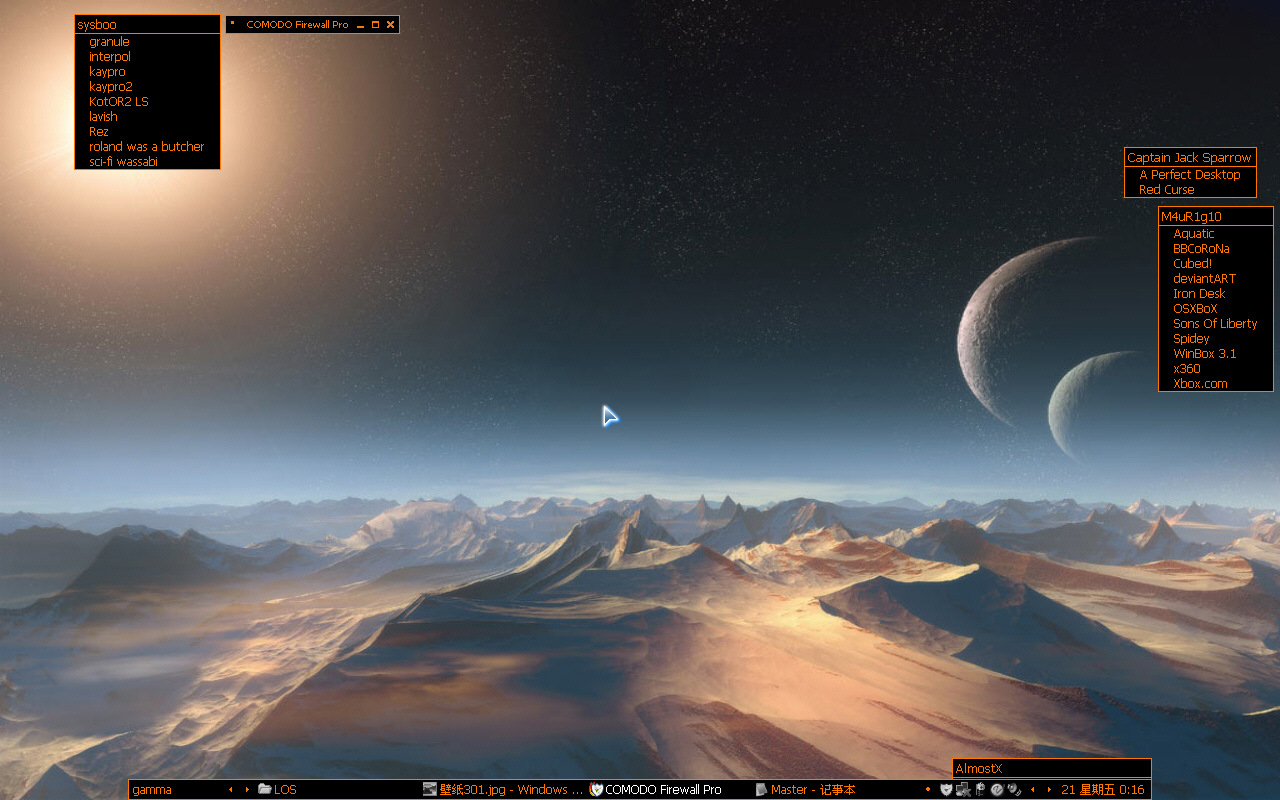Screen dimensions: 1280x800
Task: Choose the deviantART menu entry
Action: point(1204,279)
